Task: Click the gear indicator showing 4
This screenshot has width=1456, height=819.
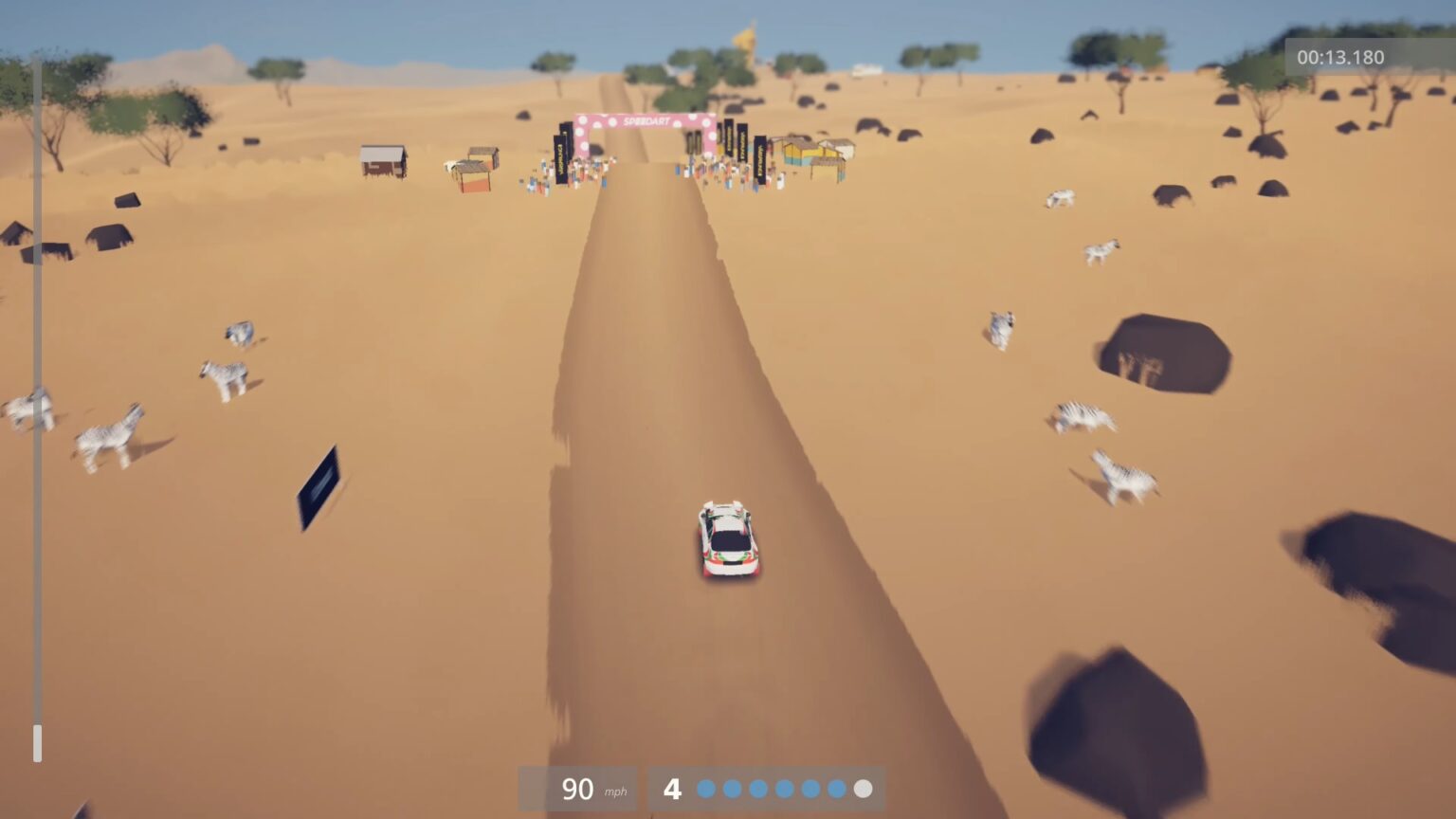Action: tap(673, 787)
